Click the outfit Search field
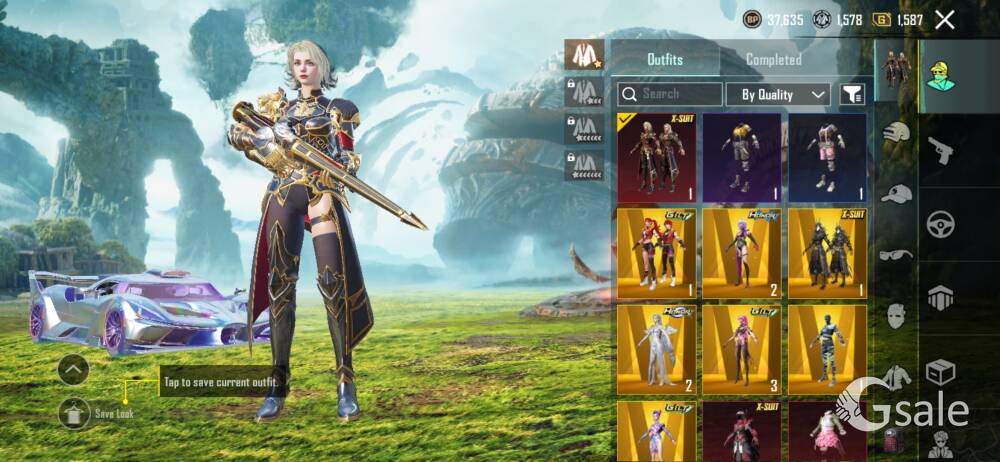Viewport: 1000px width, 462px height. [x=670, y=94]
